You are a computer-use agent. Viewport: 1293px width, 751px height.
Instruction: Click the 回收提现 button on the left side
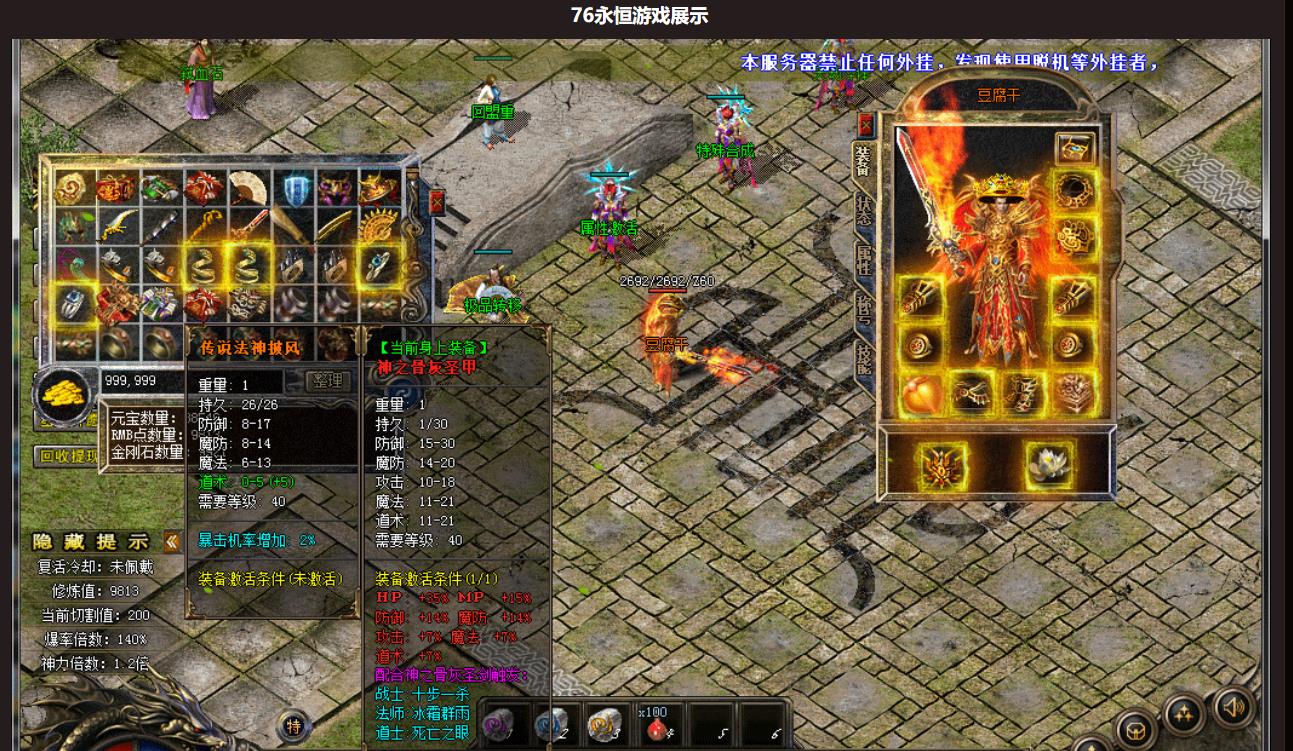click(70, 453)
